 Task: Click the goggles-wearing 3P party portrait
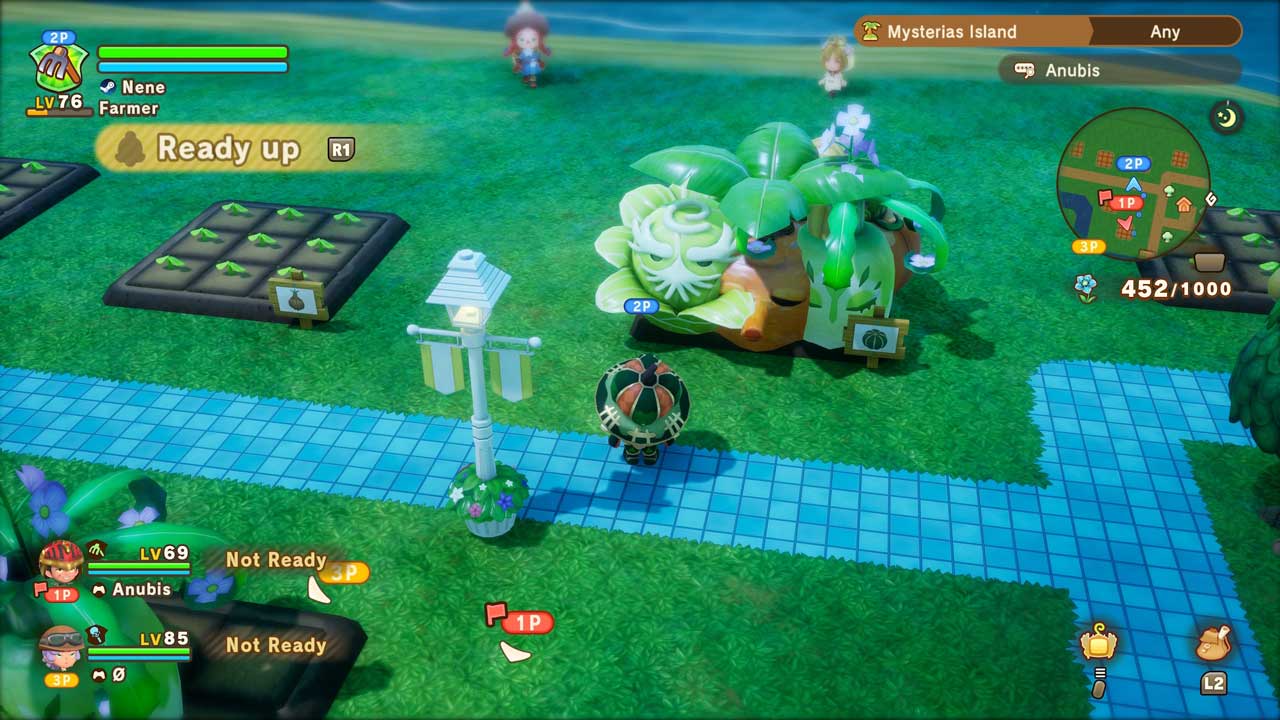pos(61,648)
